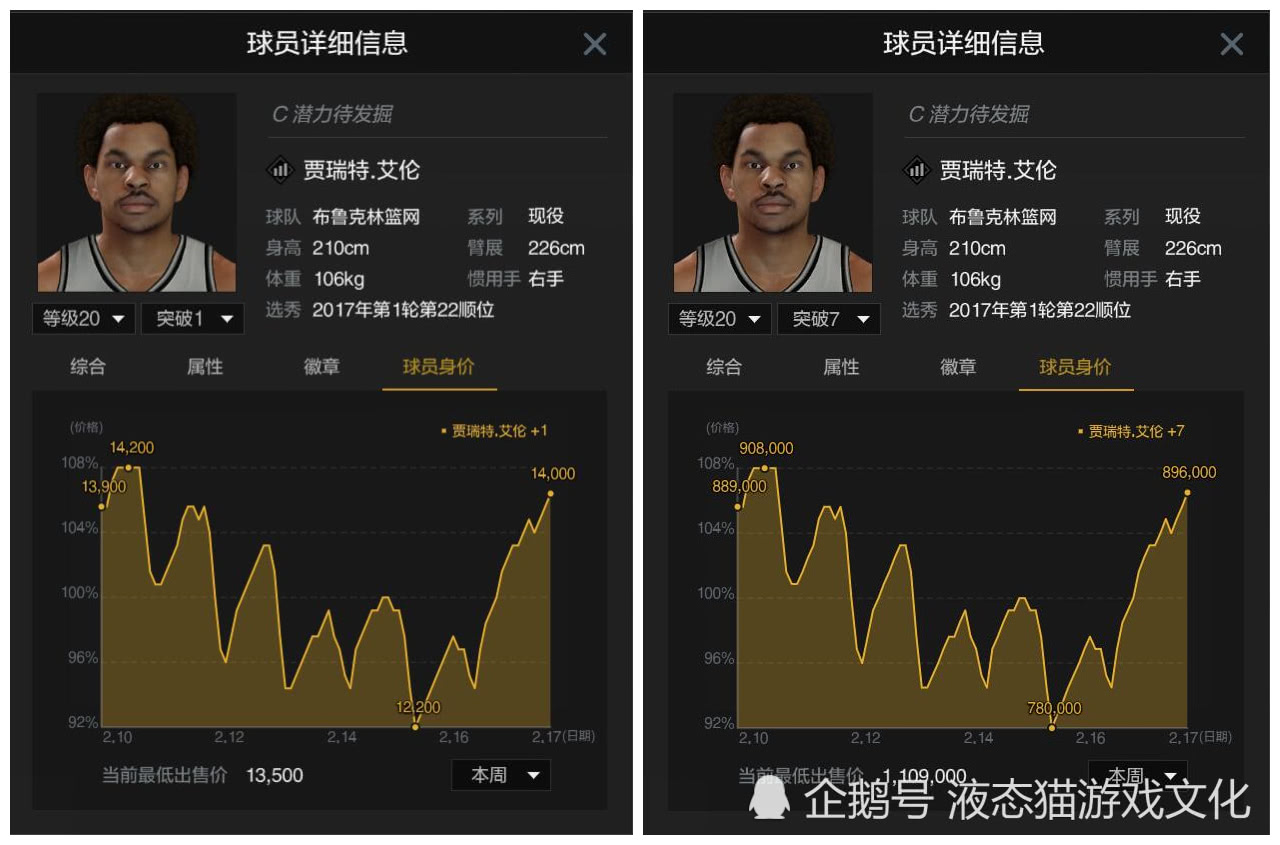The height and width of the screenshot is (845, 1280).
Task: Click the medal icon before the player name, left panel
Action: click(281, 170)
